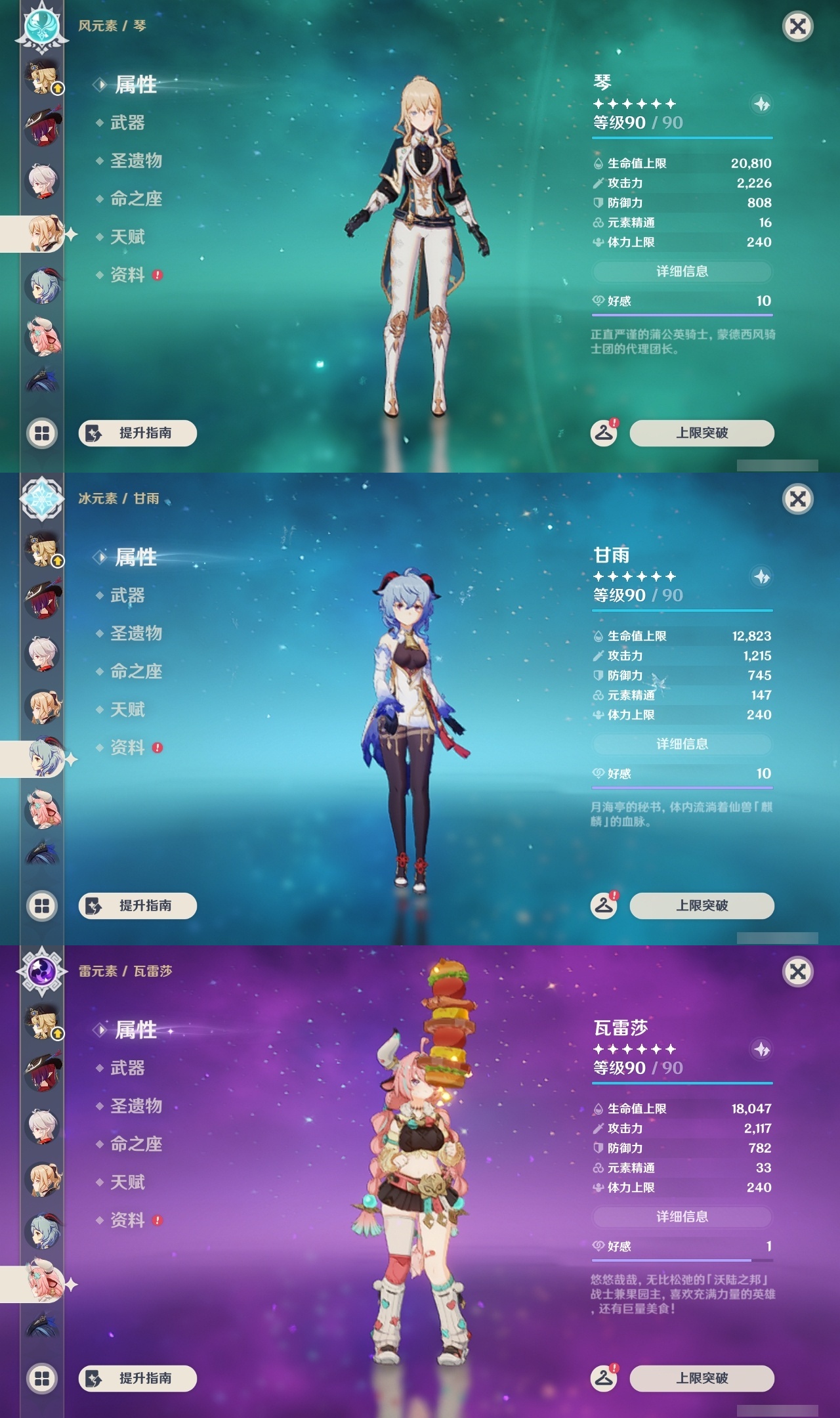Click the glowing resonance icon beside Jean's name
Viewport: 840px width, 1418px height.
tap(761, 104)
